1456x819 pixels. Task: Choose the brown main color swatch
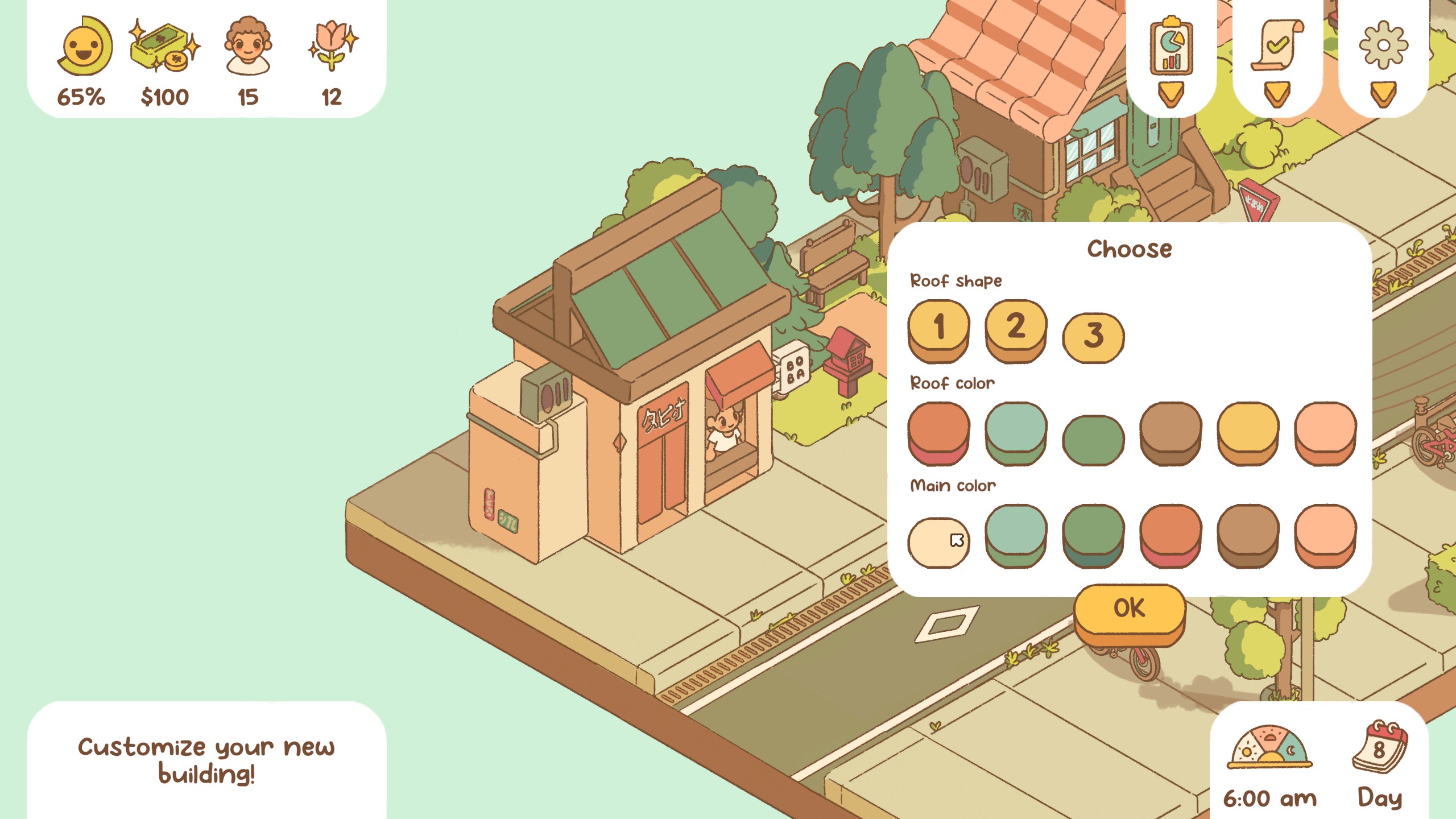pyautogui.click(x=1248, y=532)
